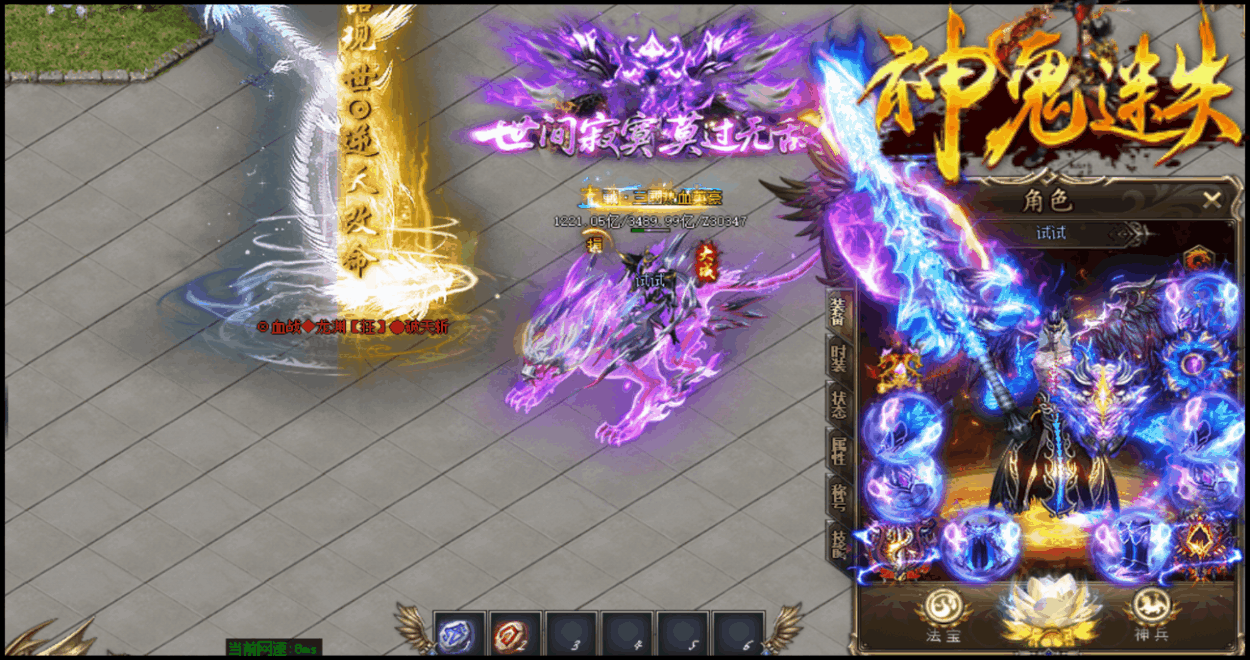This screenshot has height=660, width=1250.
Task: Select the 状态 status tab
Action: click(x=838, y=404)
